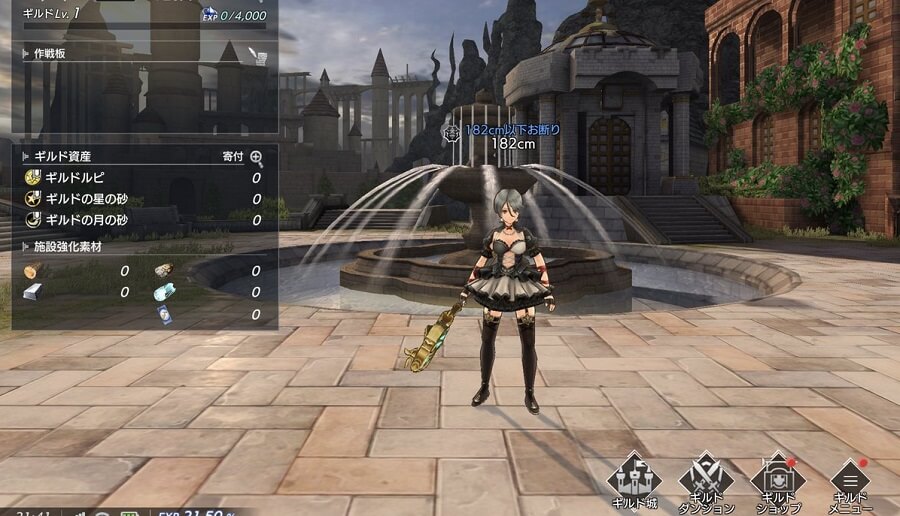Click the wood log material icon
This screenshot has height=516, width=900.
pyautogui.click(x=31, y=271)
